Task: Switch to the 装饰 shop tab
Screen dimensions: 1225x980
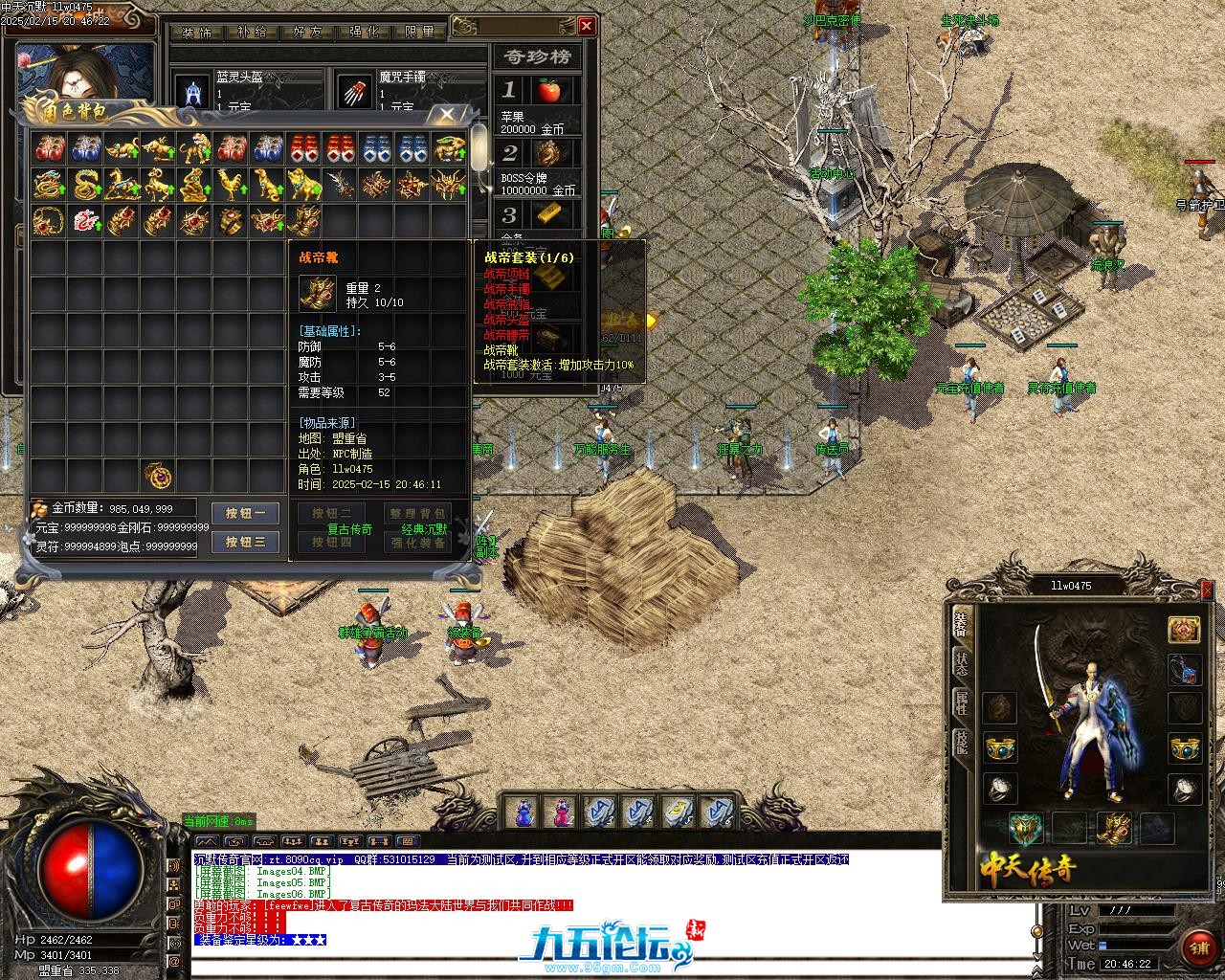Action: [196, 32]
